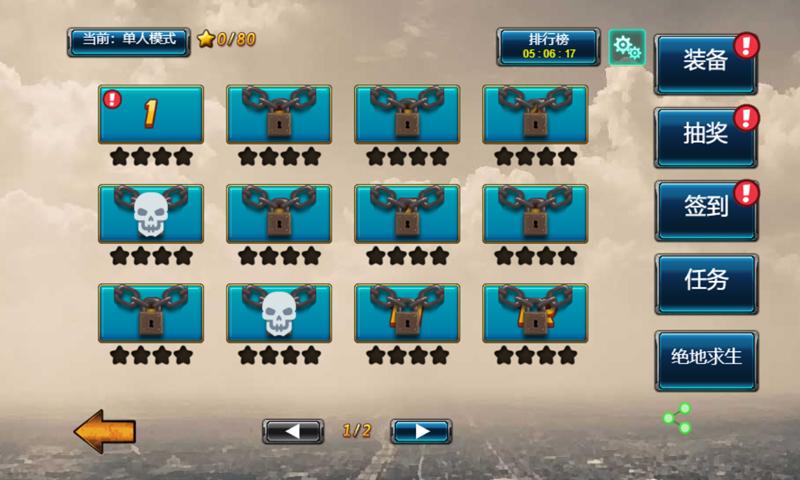Viewport: 800px width, 480px height.
Task: Open the 任务 missions panel
Action: pyautogui.click(x=705, y=282)
